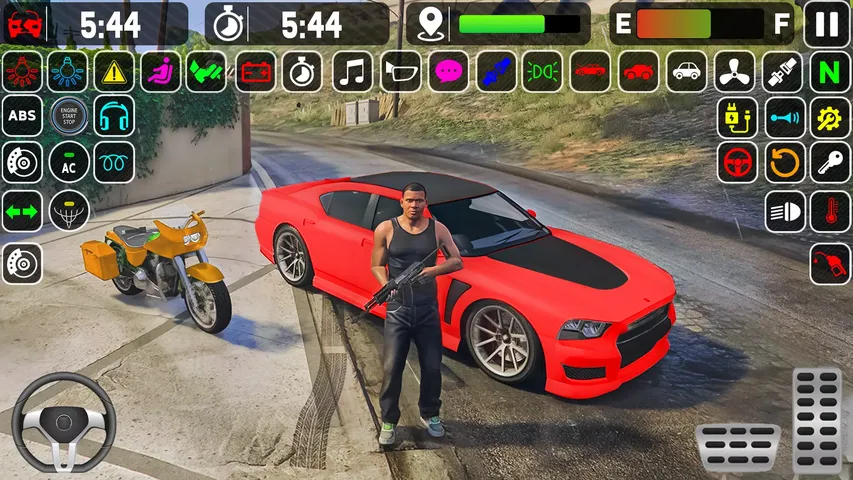Open the pink chat bubble icon

449,71
